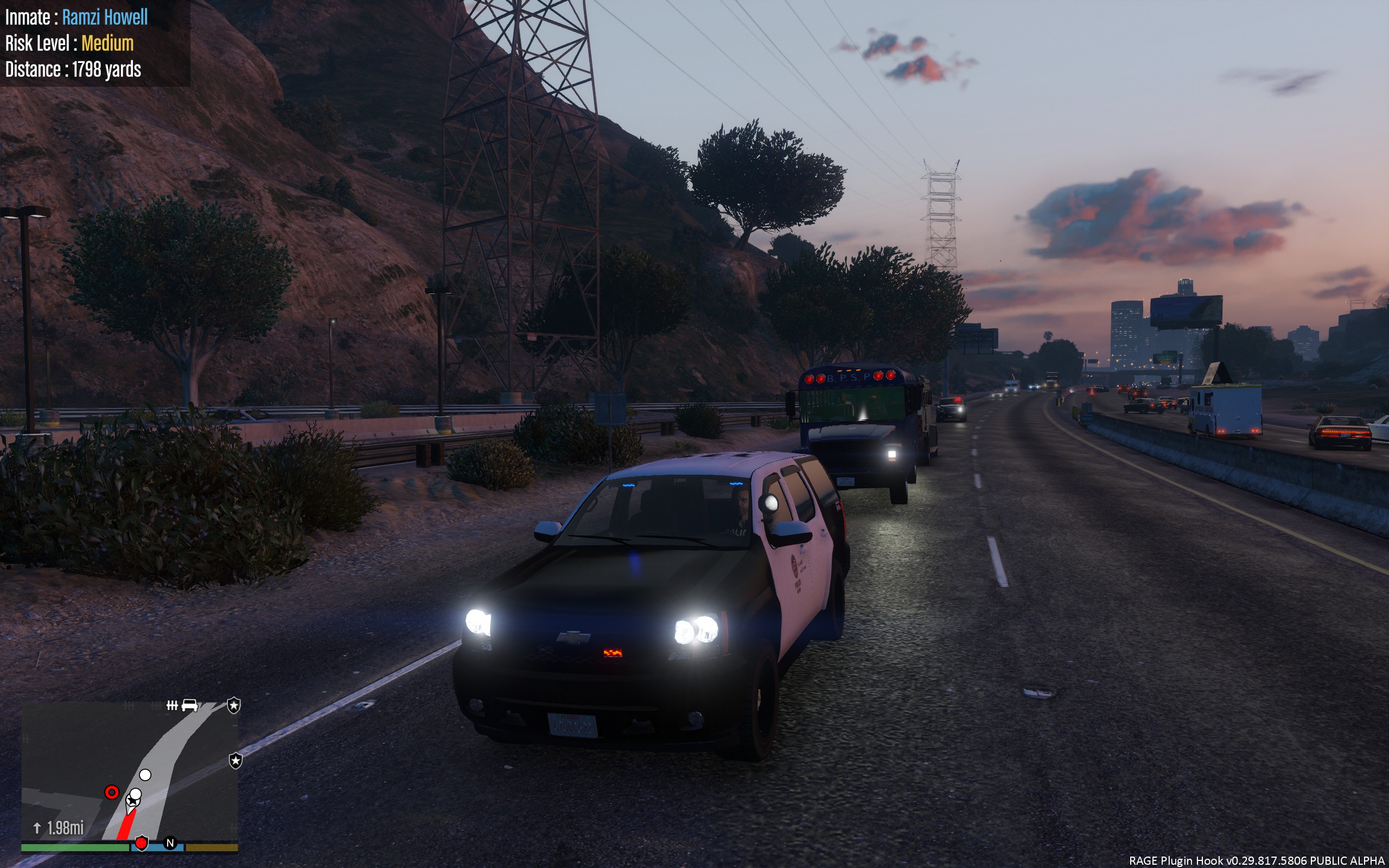Viewport: 1389px width, 868px height.
Task: Click the red shield blip on minimap edge
Action: [x=141, y=843]
